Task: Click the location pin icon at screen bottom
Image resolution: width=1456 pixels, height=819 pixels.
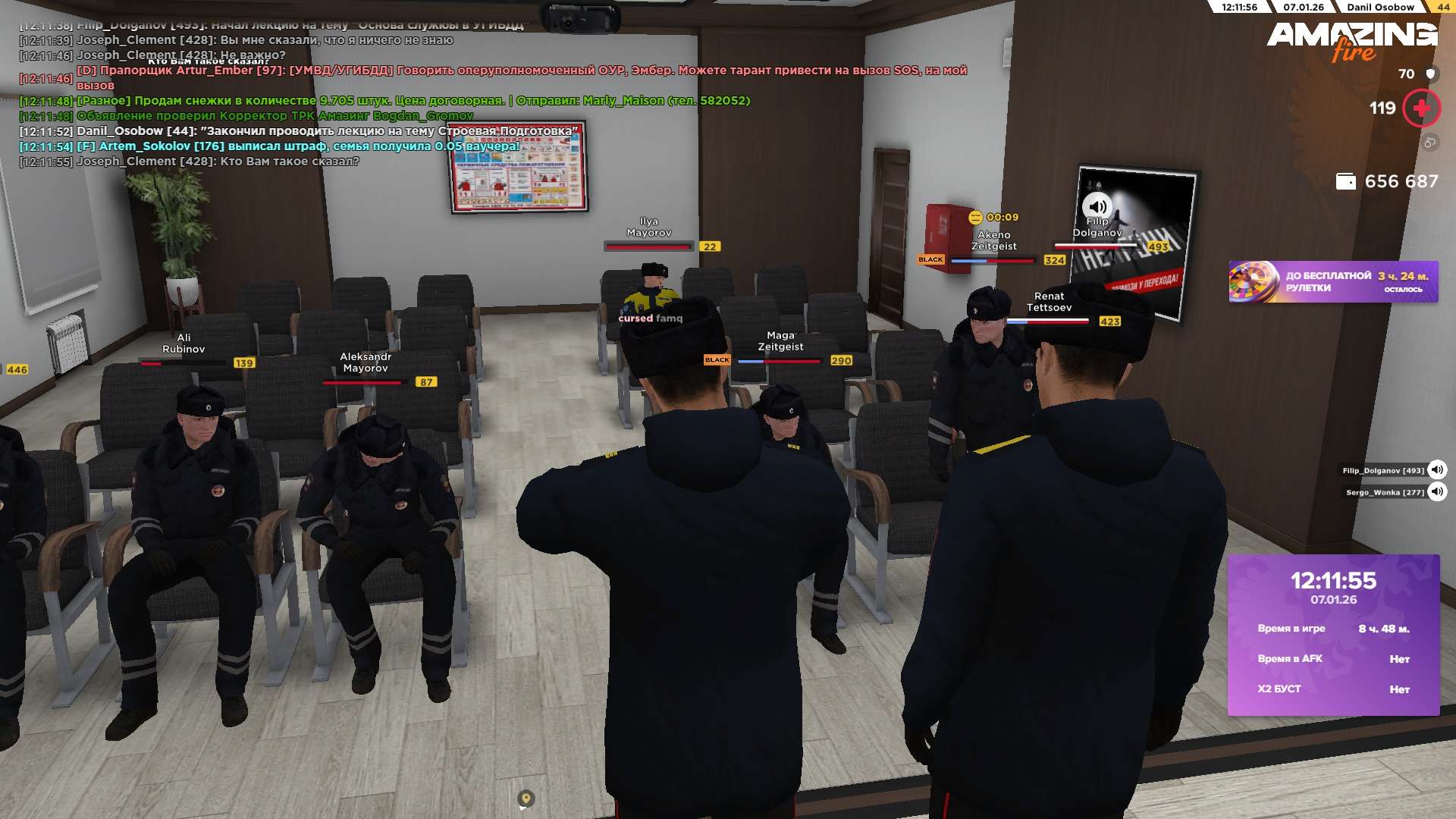Action: [526, 799]
